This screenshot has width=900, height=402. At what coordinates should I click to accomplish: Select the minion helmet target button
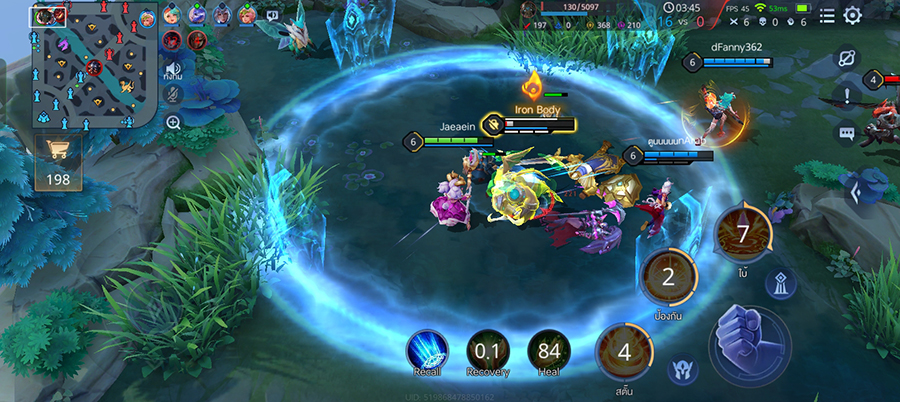(683, 368)
